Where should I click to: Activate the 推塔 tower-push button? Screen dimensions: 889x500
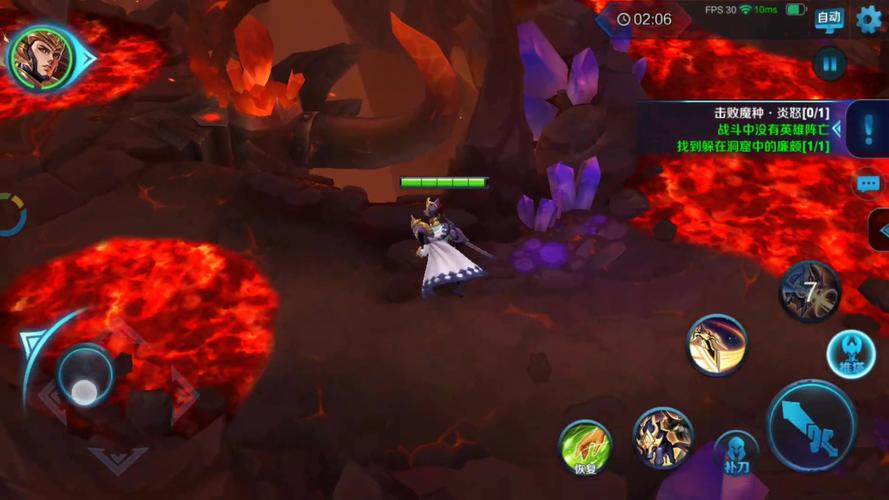[x=852, y=354]
